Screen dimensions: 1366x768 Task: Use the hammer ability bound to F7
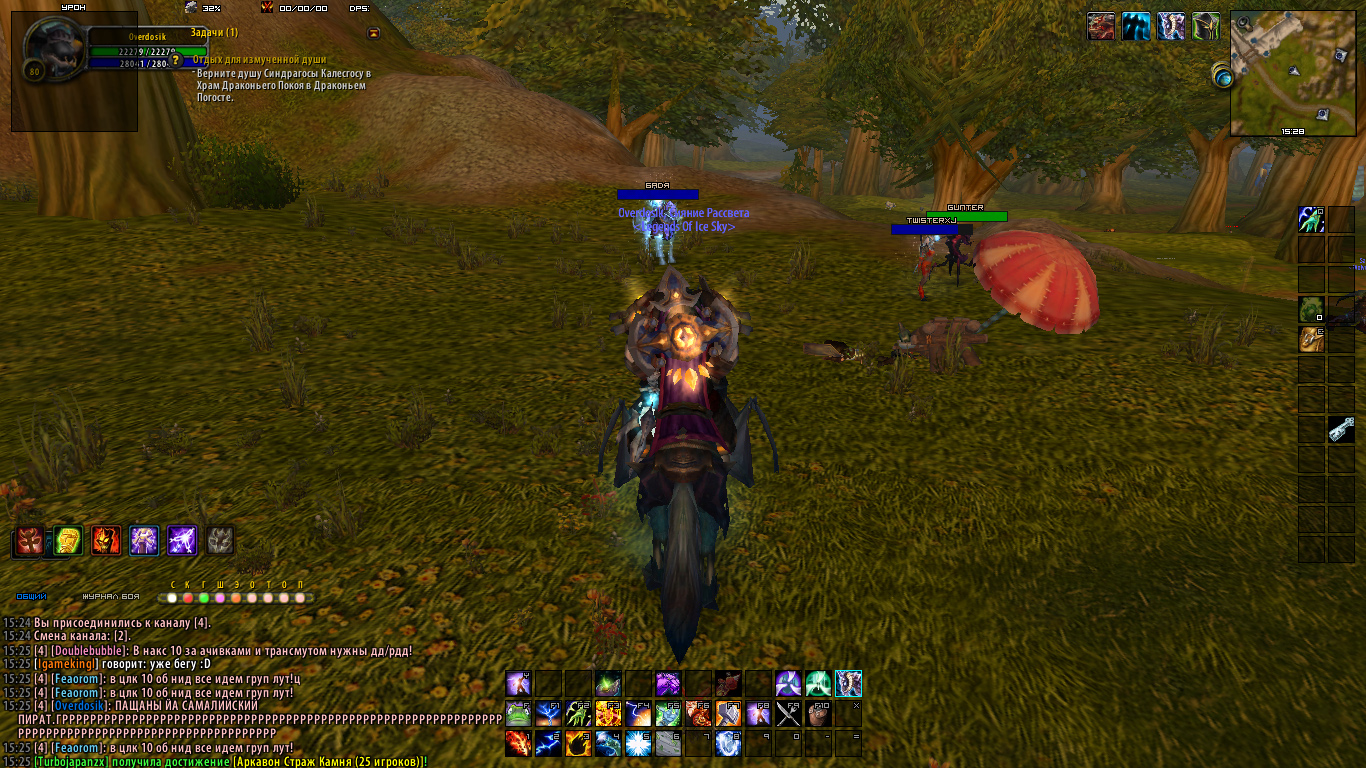(x=728, y=713)
